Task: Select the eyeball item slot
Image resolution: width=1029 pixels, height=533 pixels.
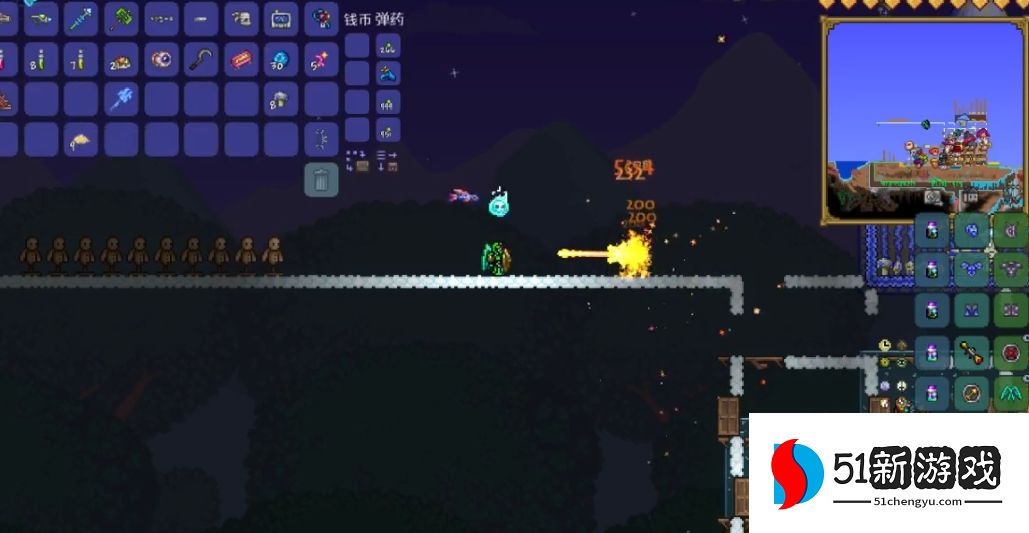Action: pyautogui.click(x=161, y=60)
